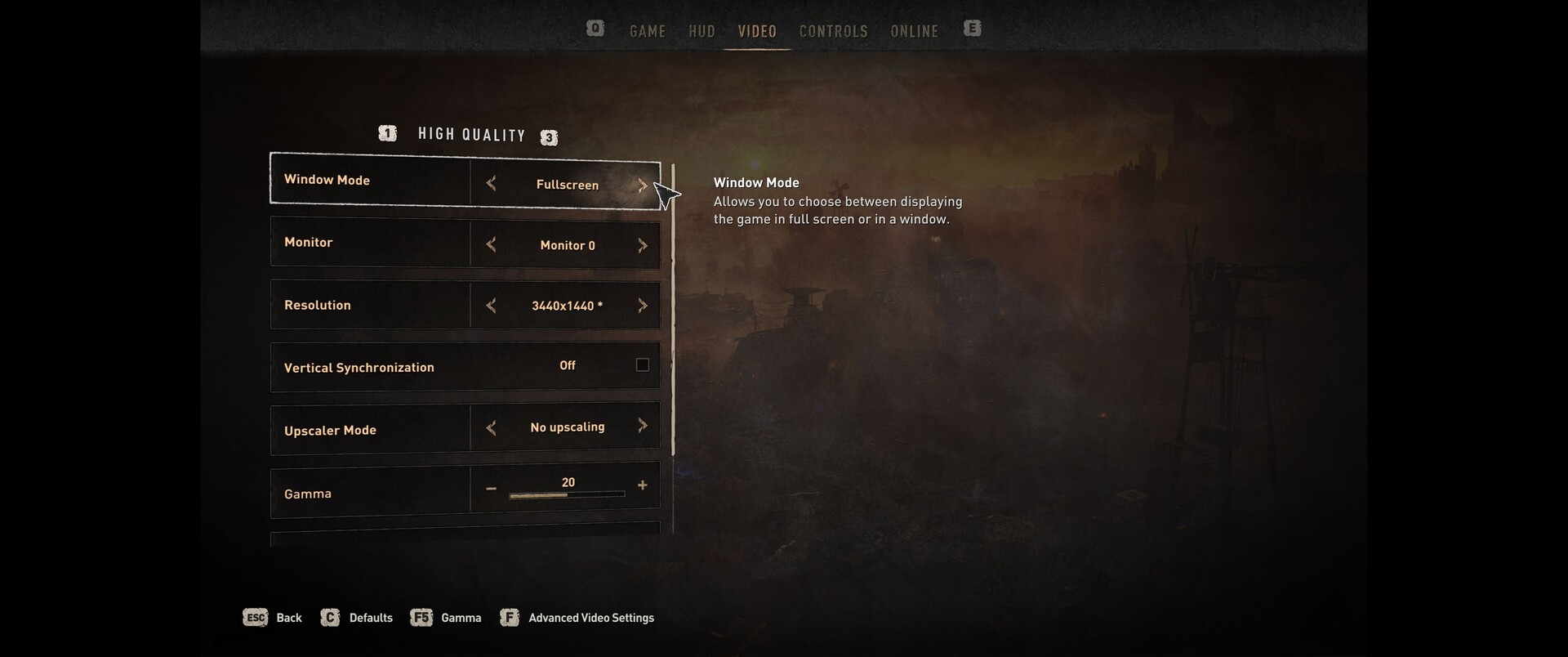
Task: Select previous monitor with left arrow
Action: point(491,244)
